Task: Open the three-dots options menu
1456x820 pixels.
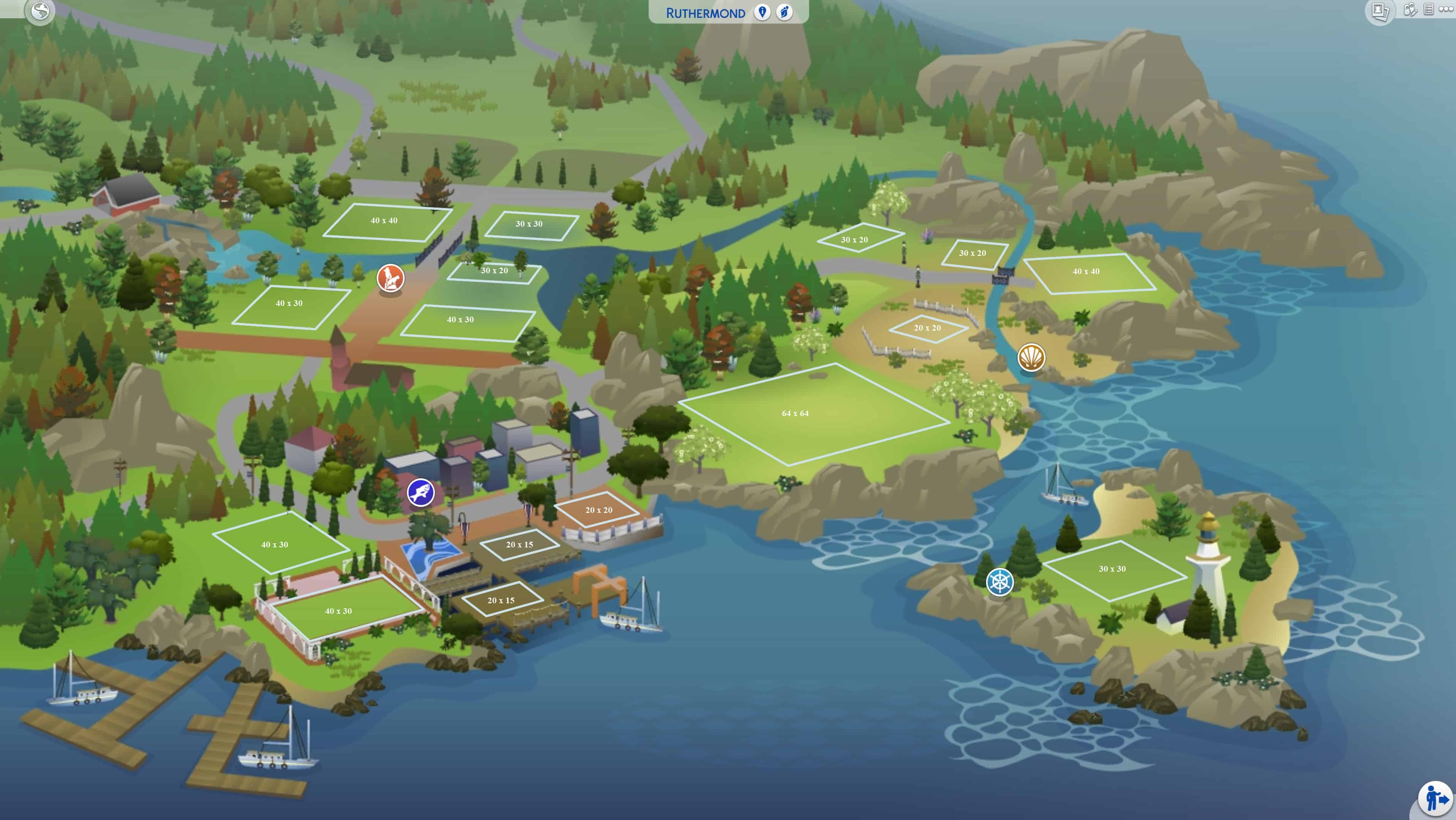Action: point(1446,9)
